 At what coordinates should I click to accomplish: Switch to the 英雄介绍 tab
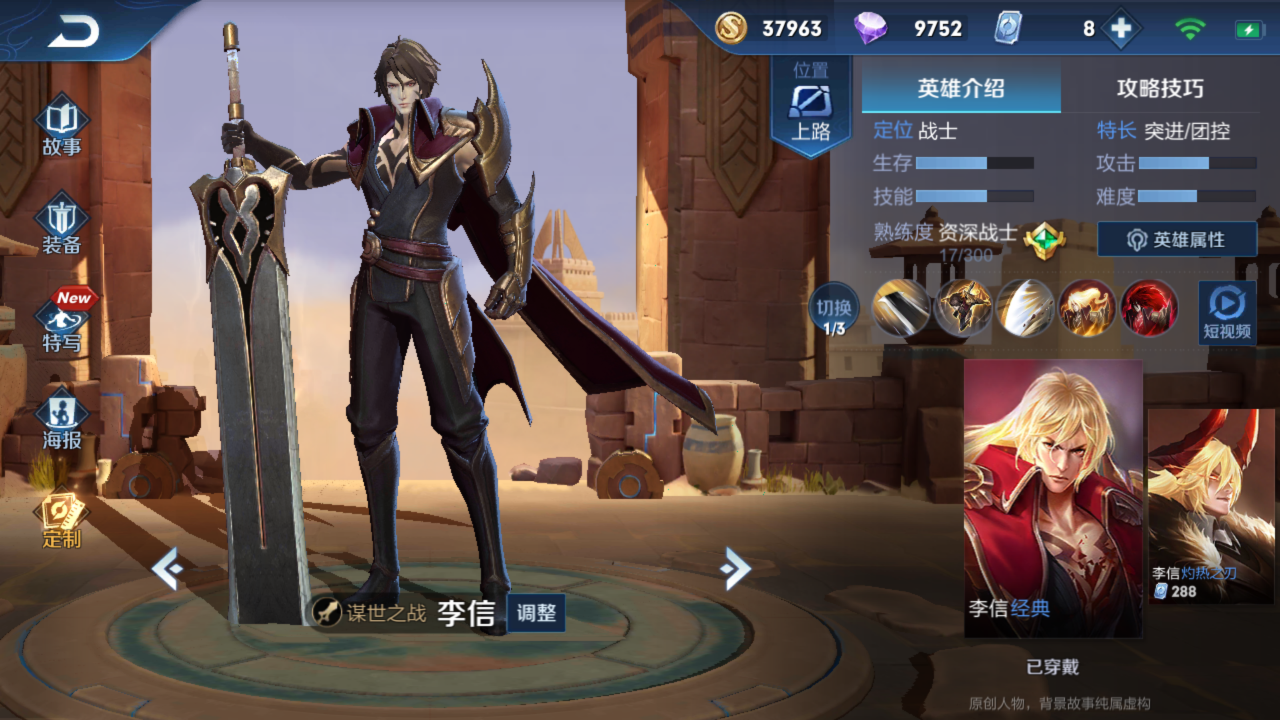click(x=961, y=88)
